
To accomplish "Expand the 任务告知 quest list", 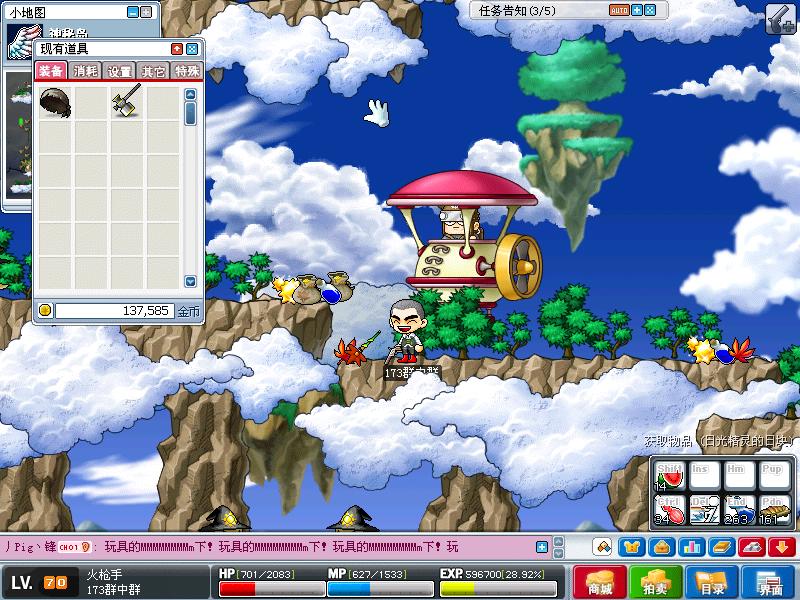I will [637, 10].
